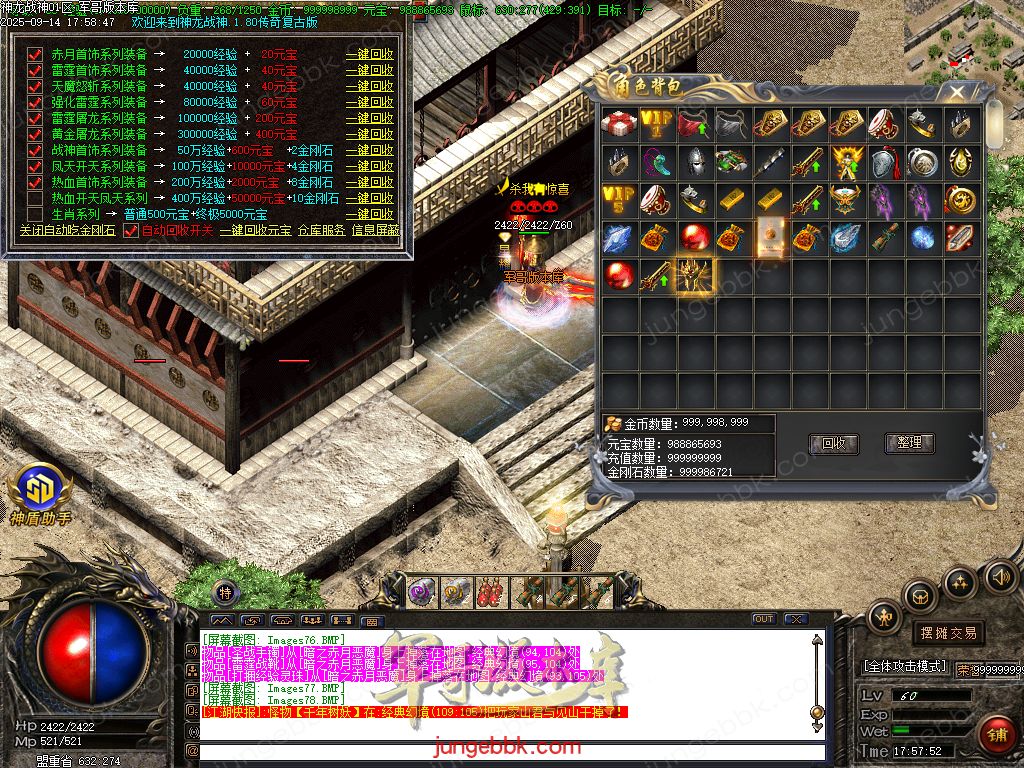Pick the red-and-white gift box item
The width and height of the screenshot is (1024, 768).
619,124
